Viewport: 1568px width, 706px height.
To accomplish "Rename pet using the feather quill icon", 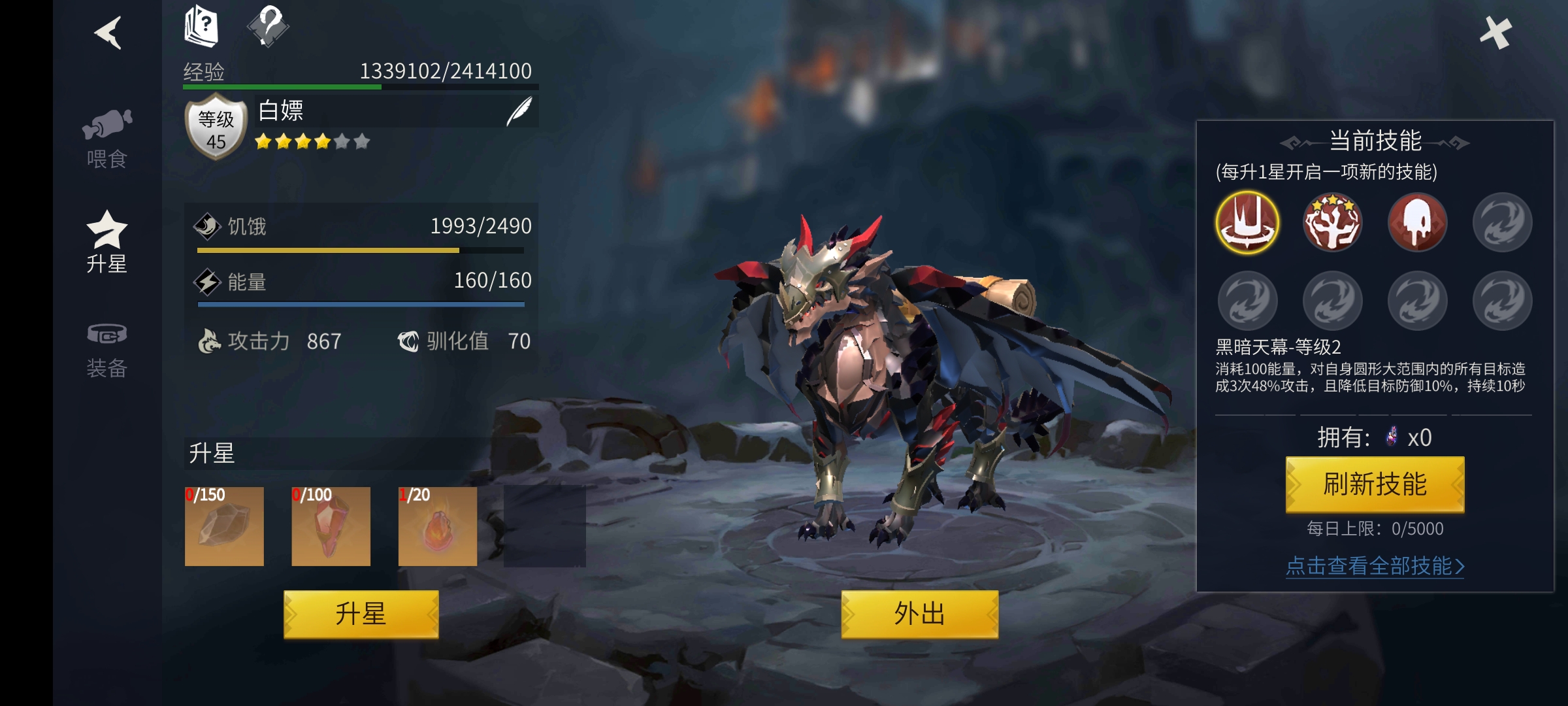I will tap(519, 111).
